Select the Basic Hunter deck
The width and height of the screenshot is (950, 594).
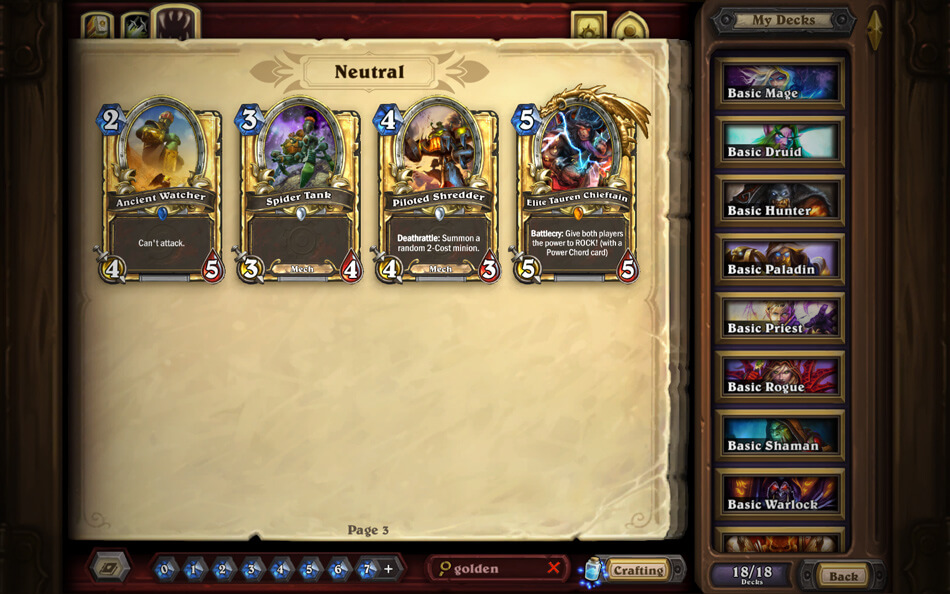click(779, 201)
